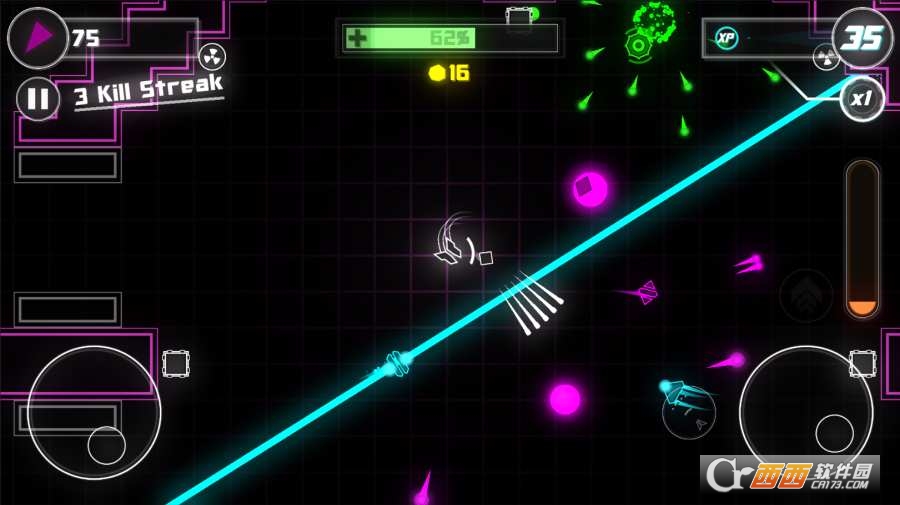Pause the game with the pause button

coord(38,98)
